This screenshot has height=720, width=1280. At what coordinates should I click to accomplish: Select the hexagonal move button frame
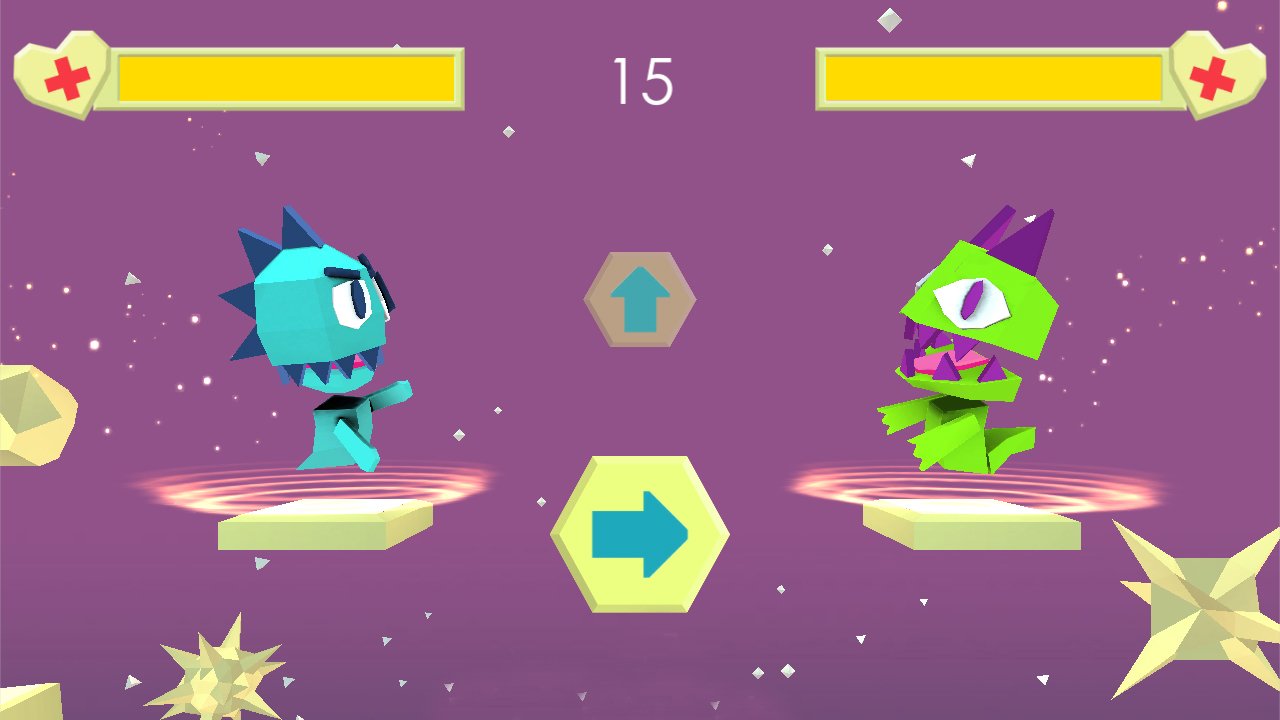(640, 535)
